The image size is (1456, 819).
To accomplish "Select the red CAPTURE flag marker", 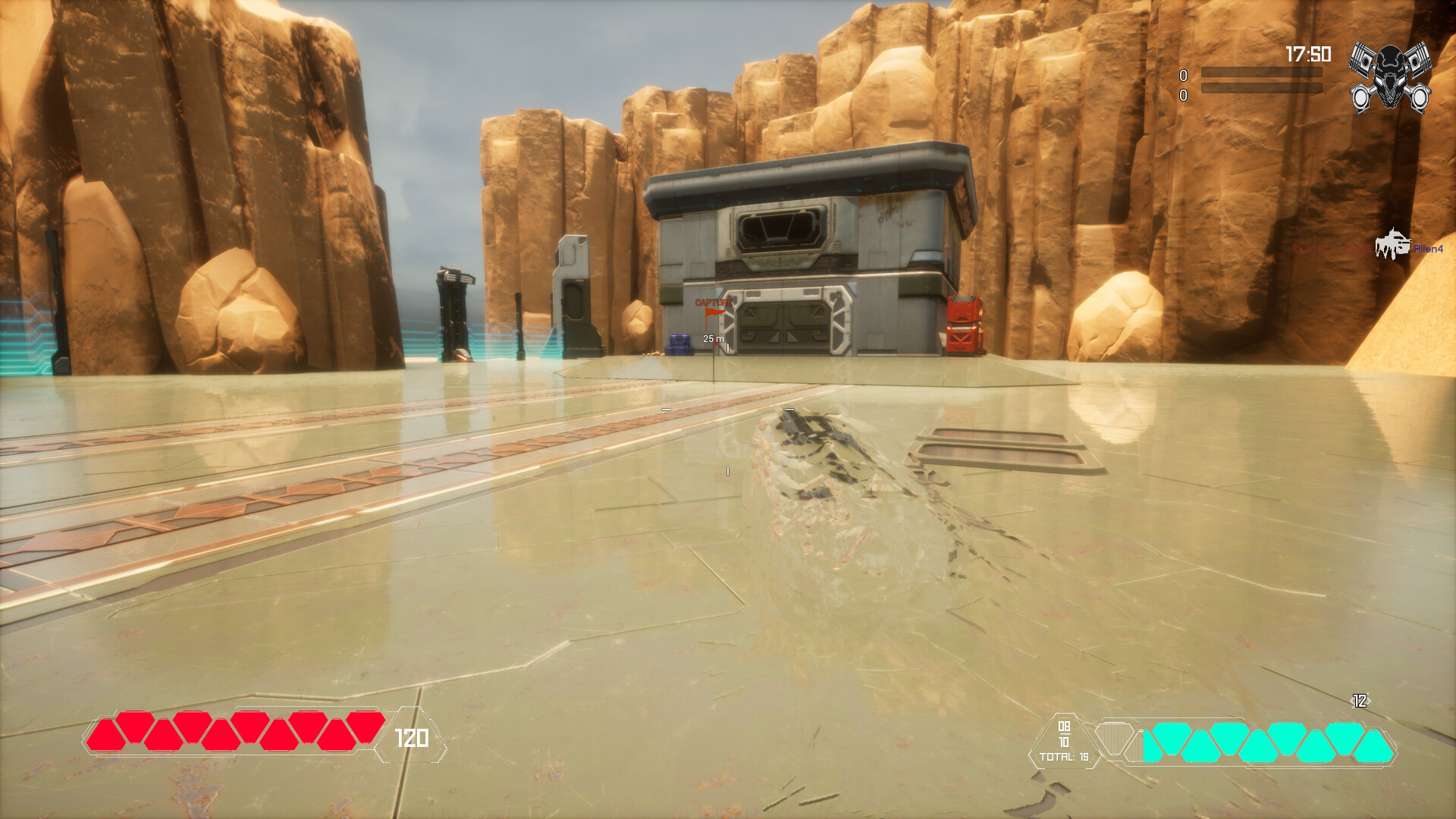I will tap(715, 312).
